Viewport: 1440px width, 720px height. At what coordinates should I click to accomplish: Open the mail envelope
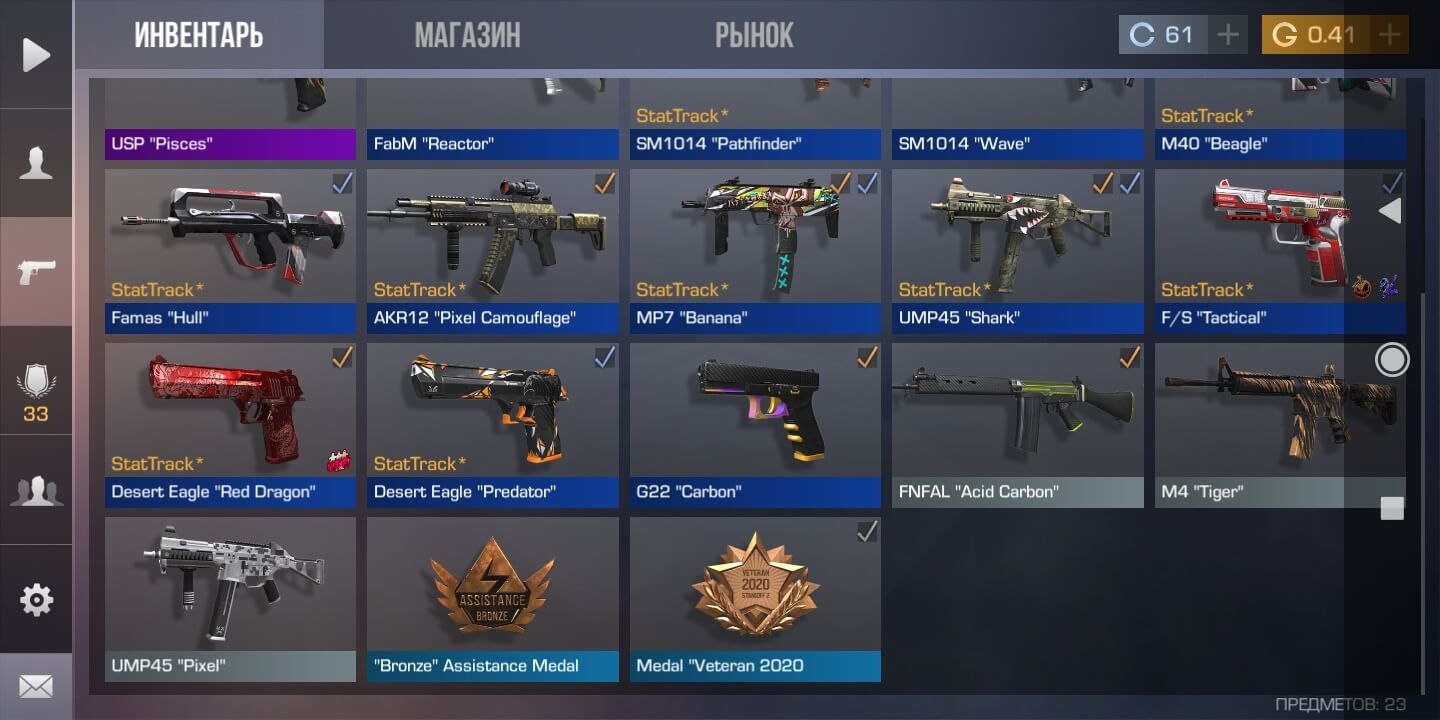point(36,687)
